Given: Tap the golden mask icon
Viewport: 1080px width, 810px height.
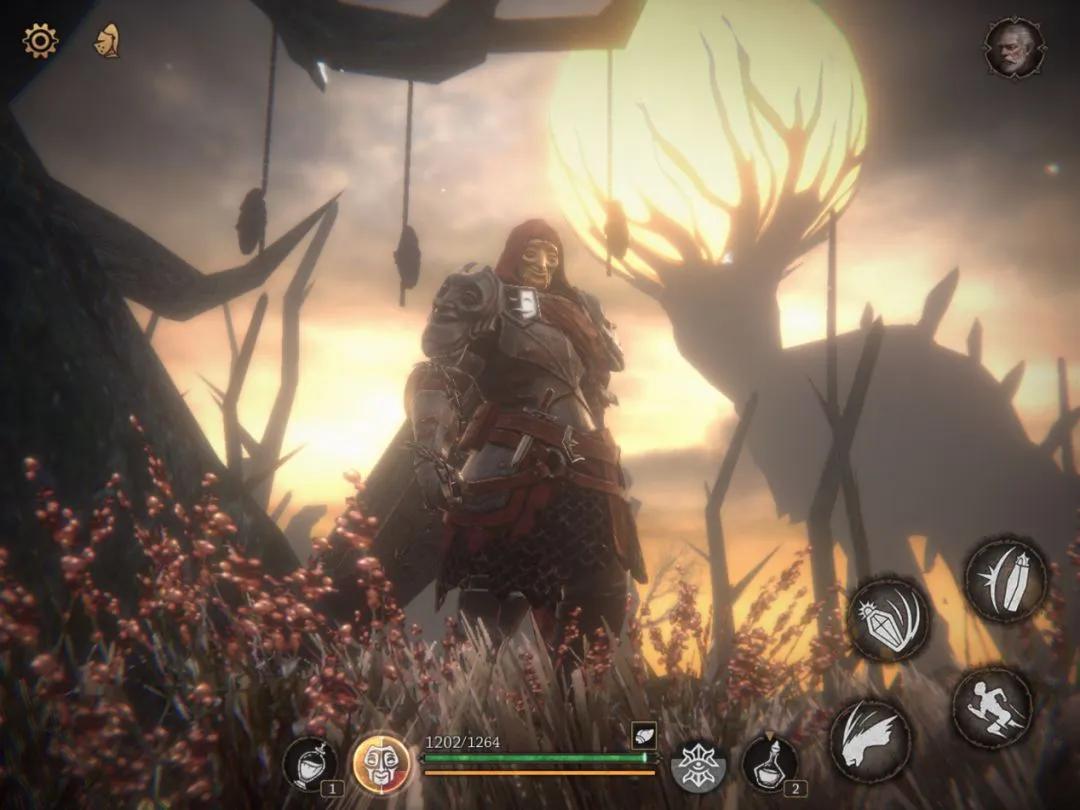Looking at the screenshot, I should click(x=381, y=765).
